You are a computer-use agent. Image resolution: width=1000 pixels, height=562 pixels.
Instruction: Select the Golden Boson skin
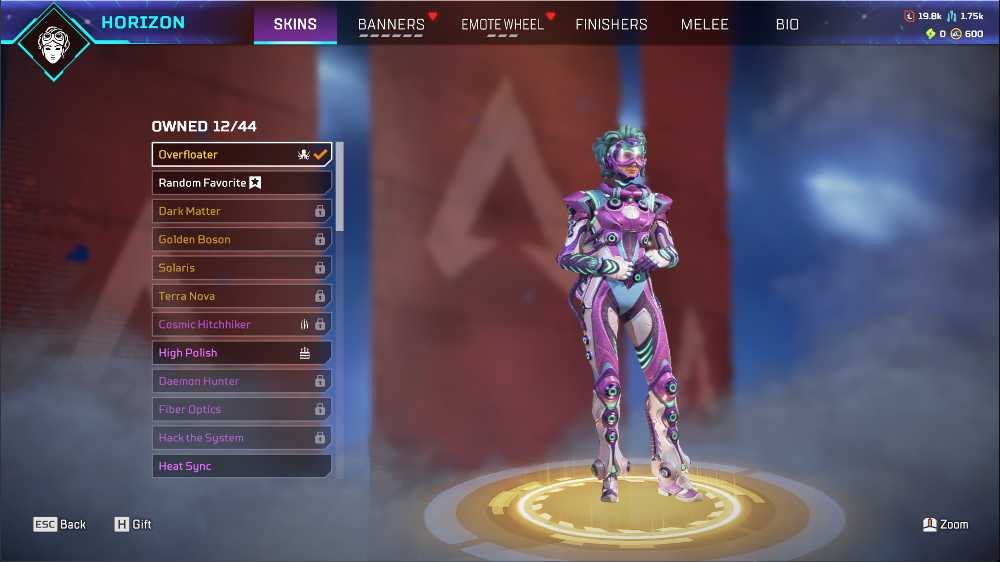[x=242, y=240]
